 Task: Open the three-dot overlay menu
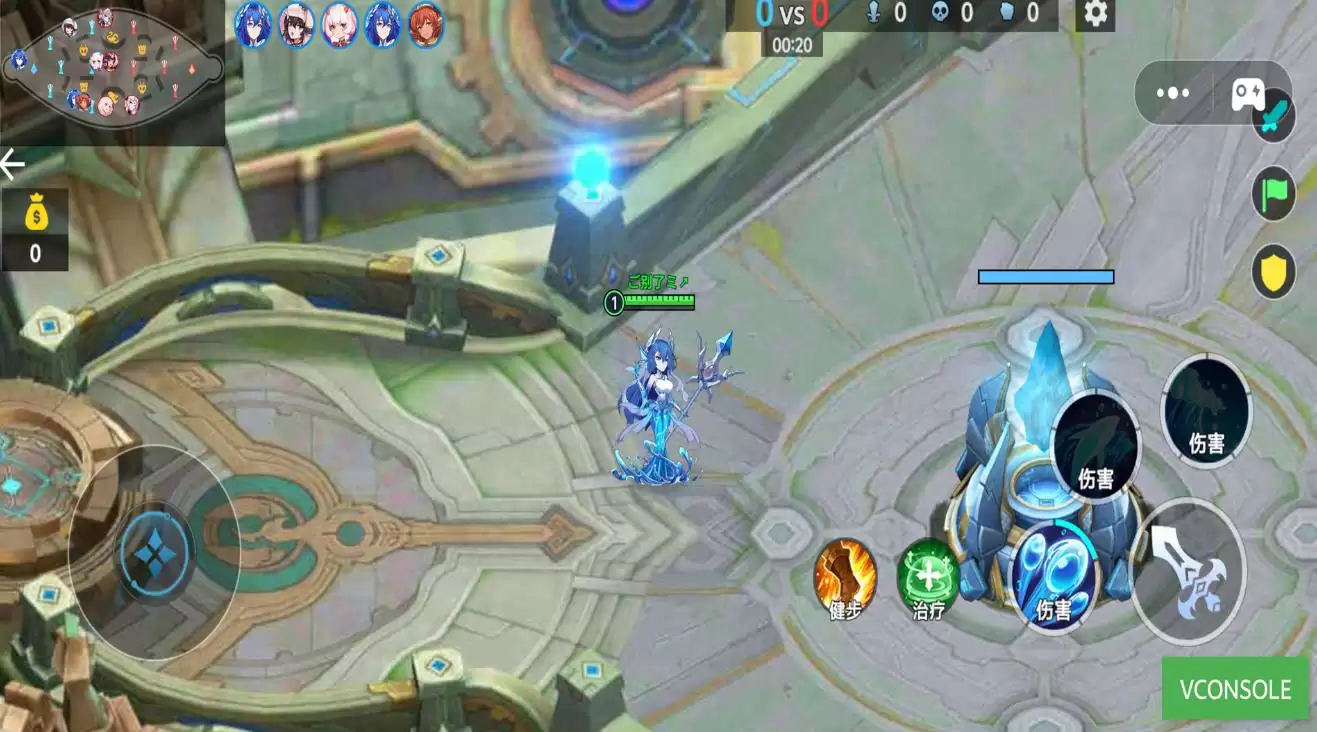[x=1172, y=93]
